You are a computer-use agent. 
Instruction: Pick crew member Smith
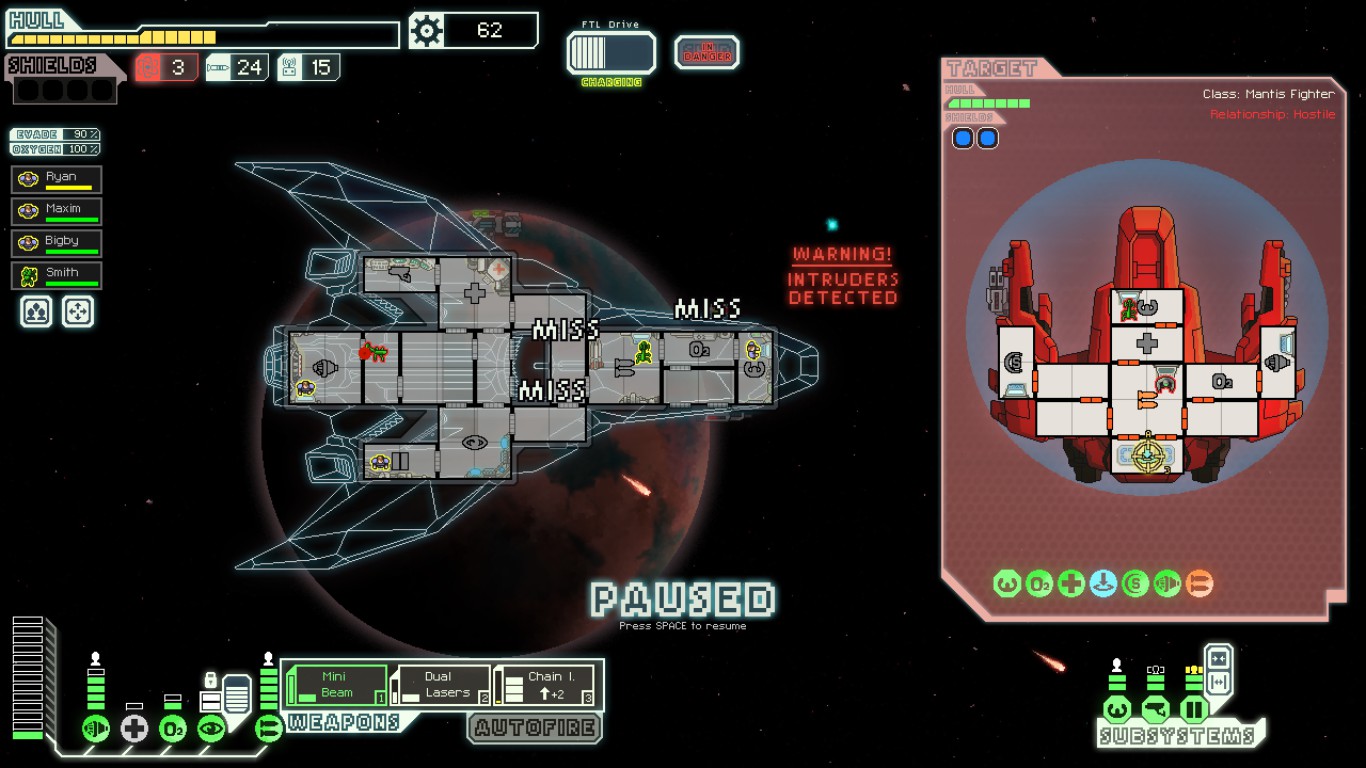click(x=57, y=275)
